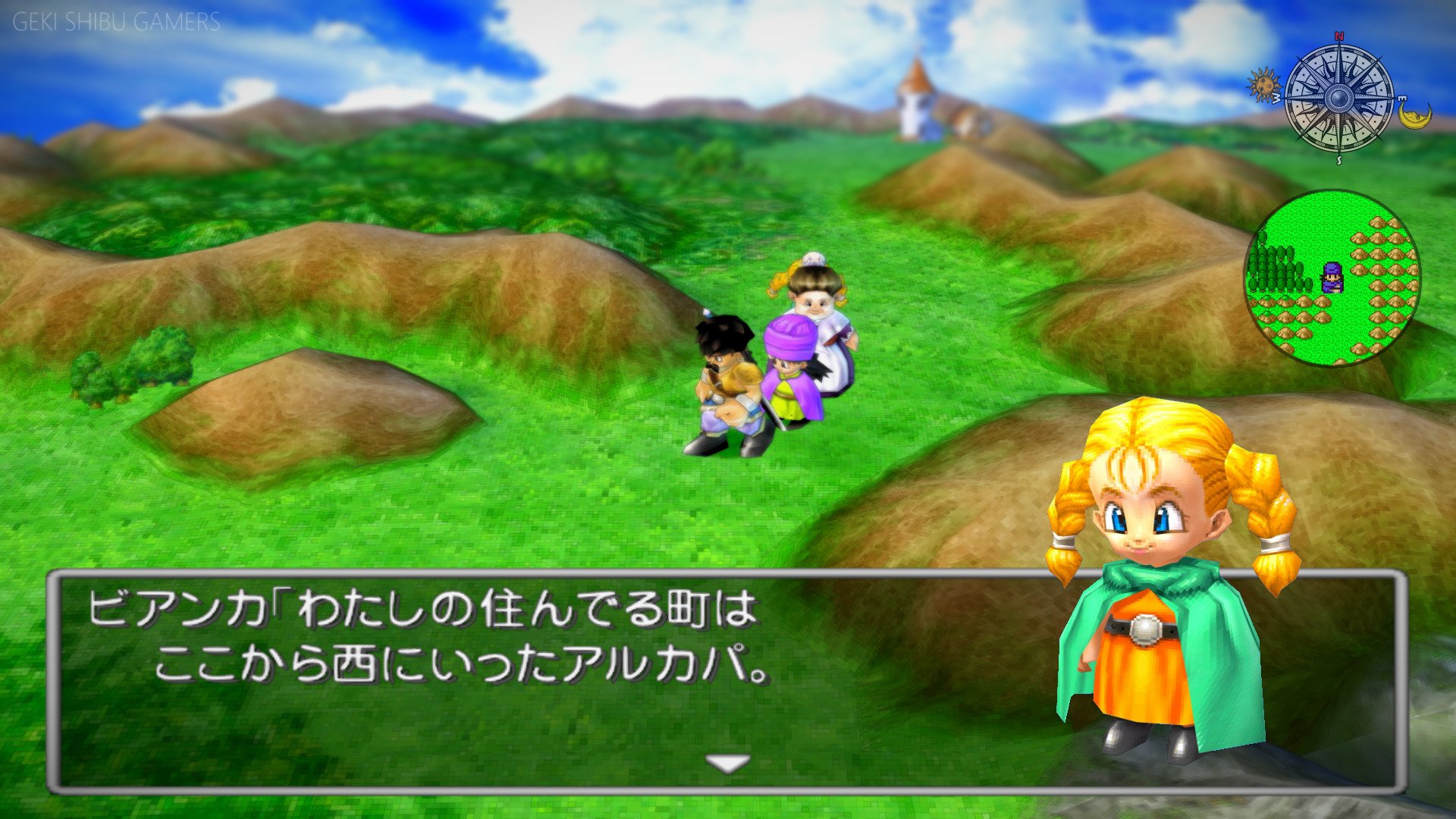Viewport: 1456px width, 819px height.
Task: Click the player marker on the minimap
Action: (1332, 278)
